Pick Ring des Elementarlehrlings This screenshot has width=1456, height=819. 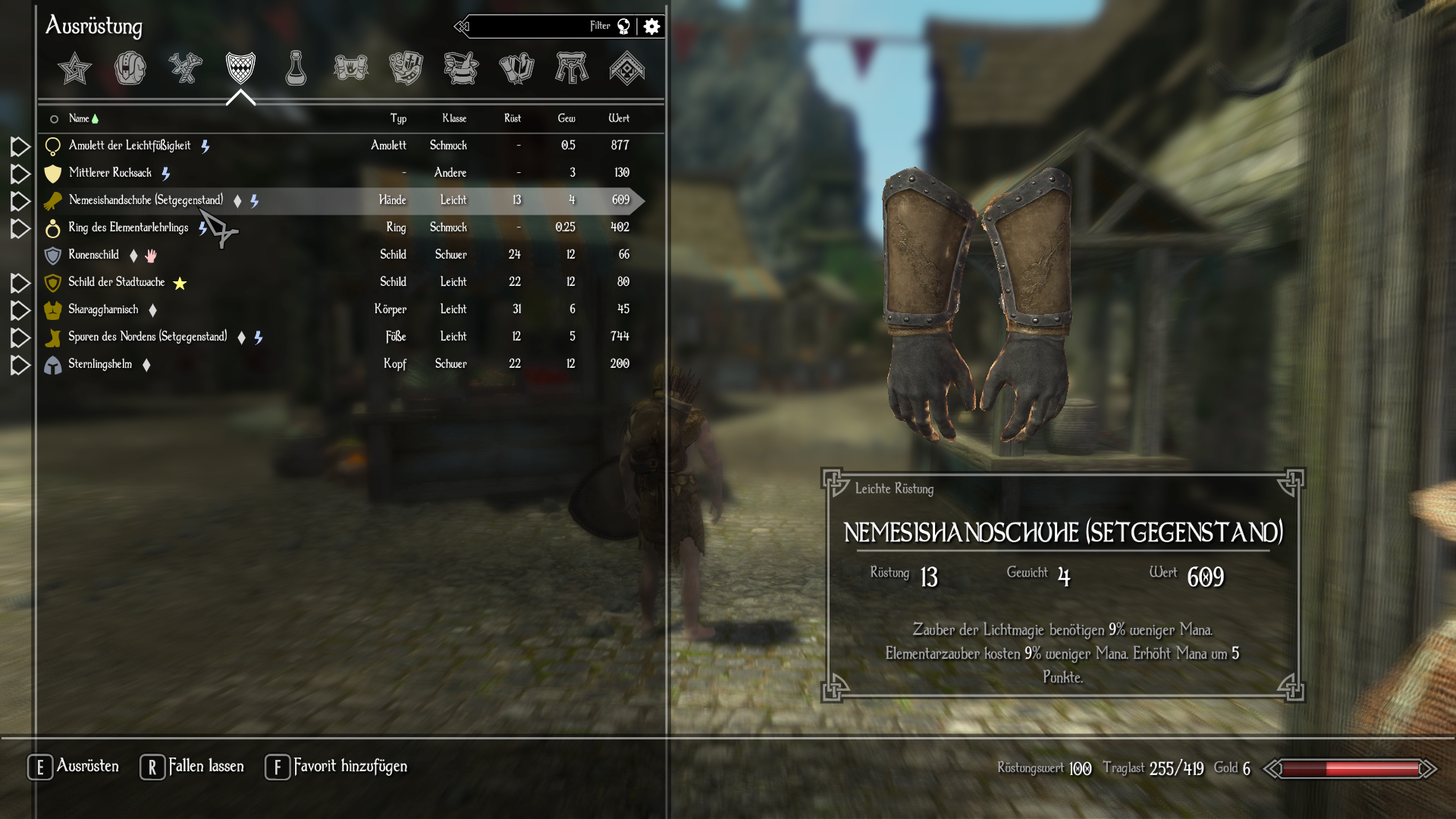tap(128, 227)
